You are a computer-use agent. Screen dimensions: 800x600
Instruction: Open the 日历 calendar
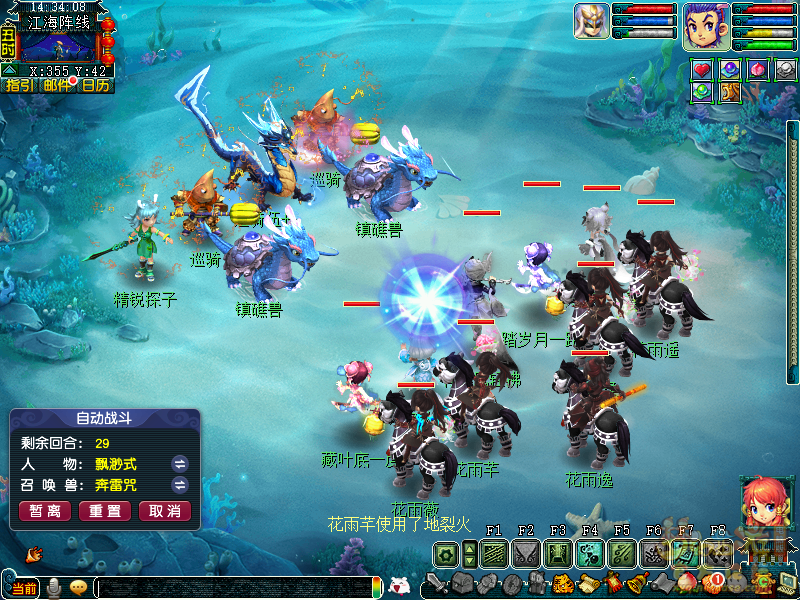[95, 86]
